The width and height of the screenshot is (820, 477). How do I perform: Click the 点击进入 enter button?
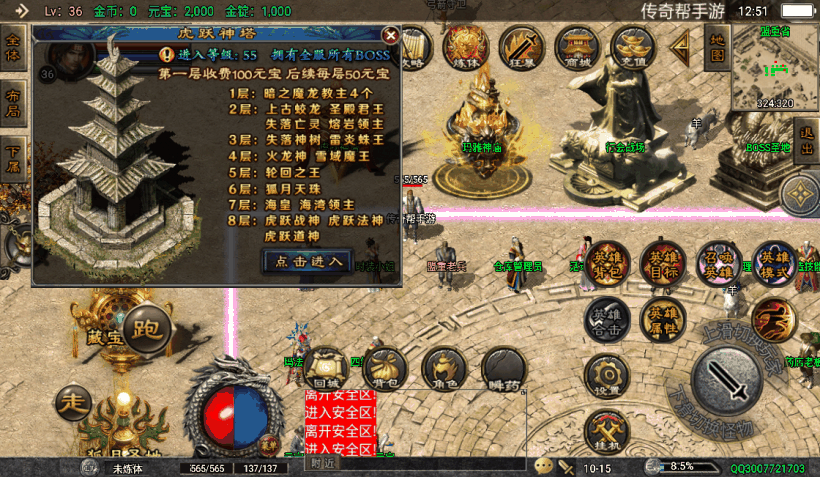coord(308,262)
